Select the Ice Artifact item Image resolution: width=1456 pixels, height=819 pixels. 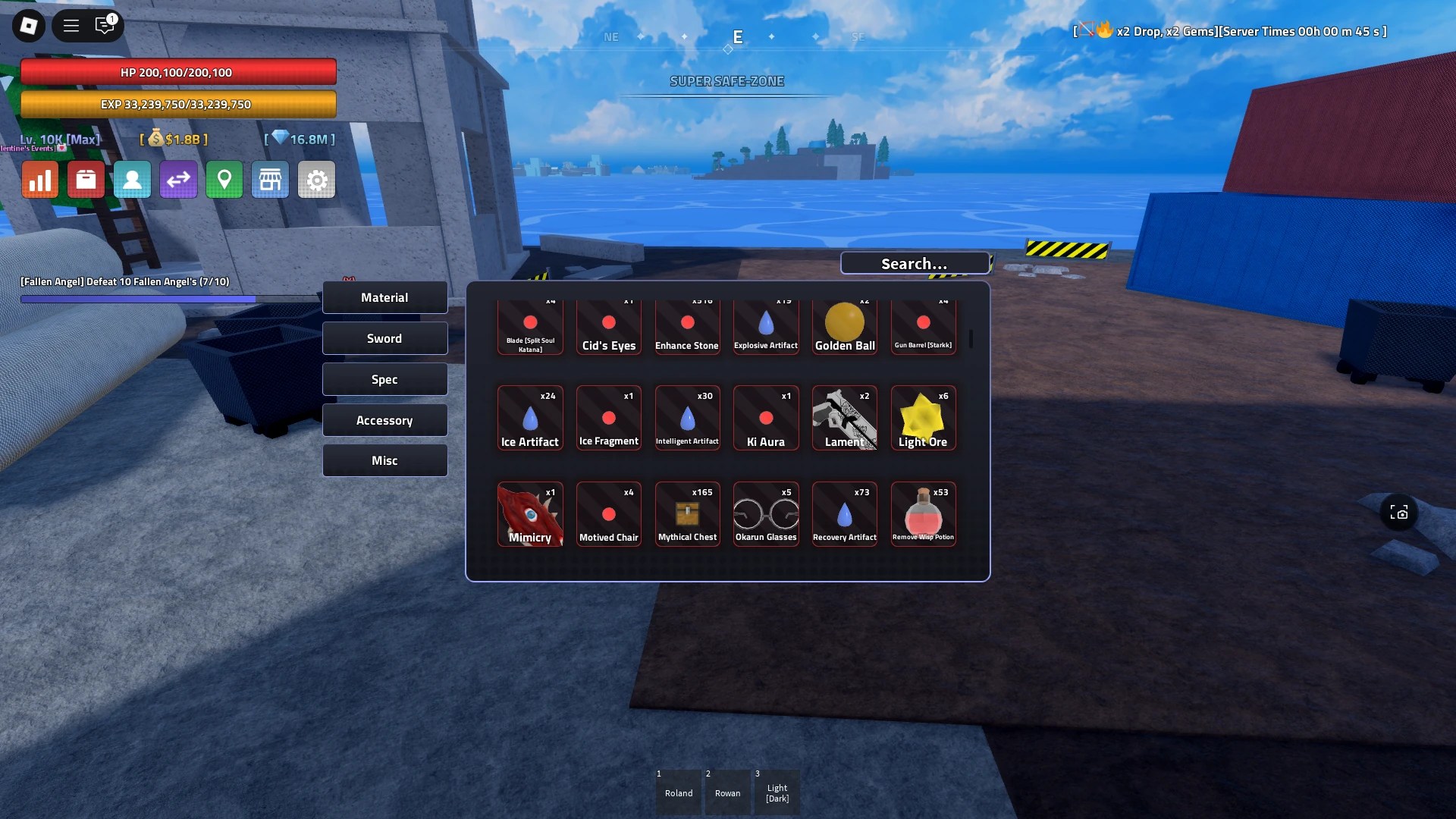click(530, 418)
